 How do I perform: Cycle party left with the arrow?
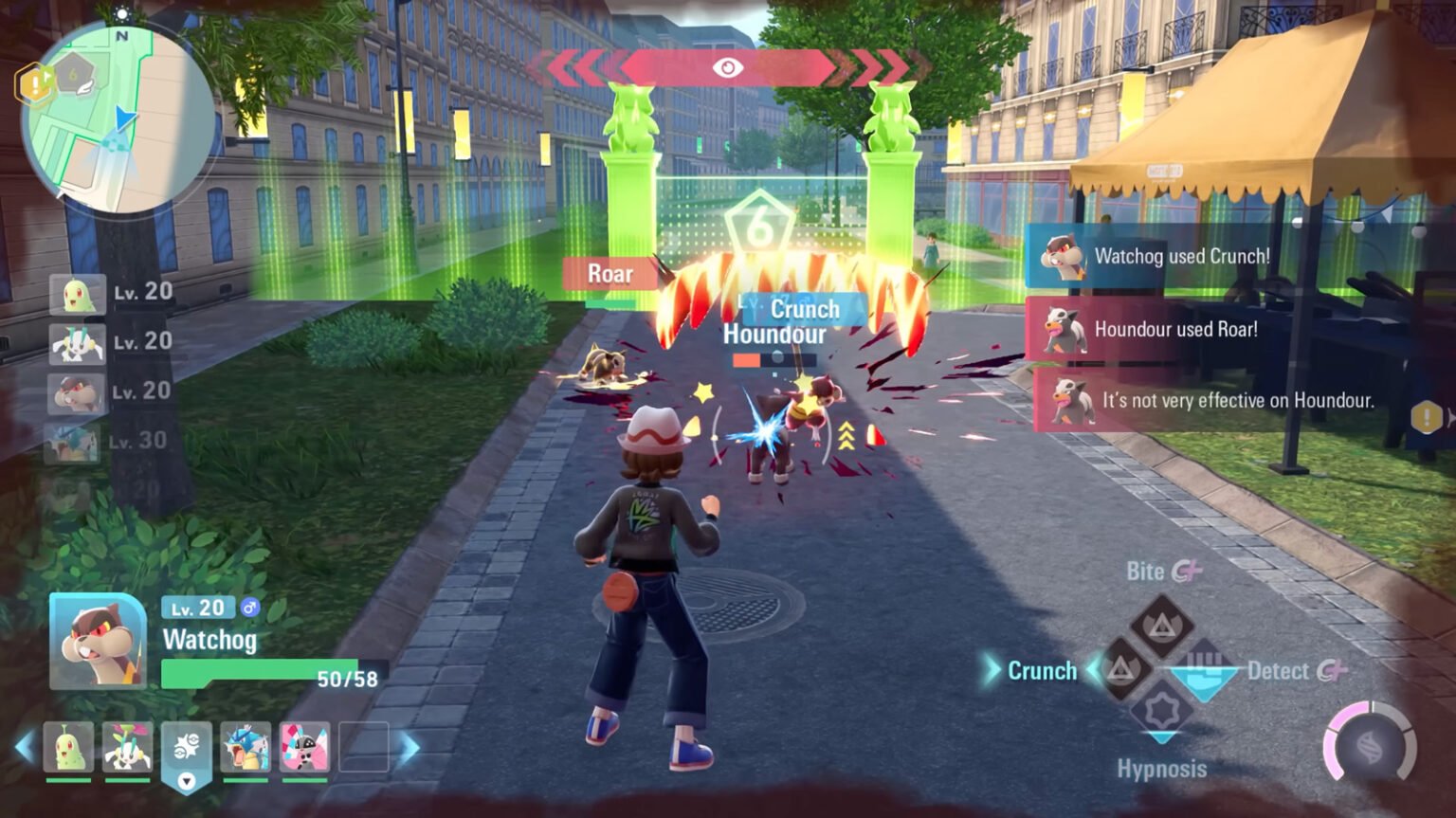tap(25, 748)
